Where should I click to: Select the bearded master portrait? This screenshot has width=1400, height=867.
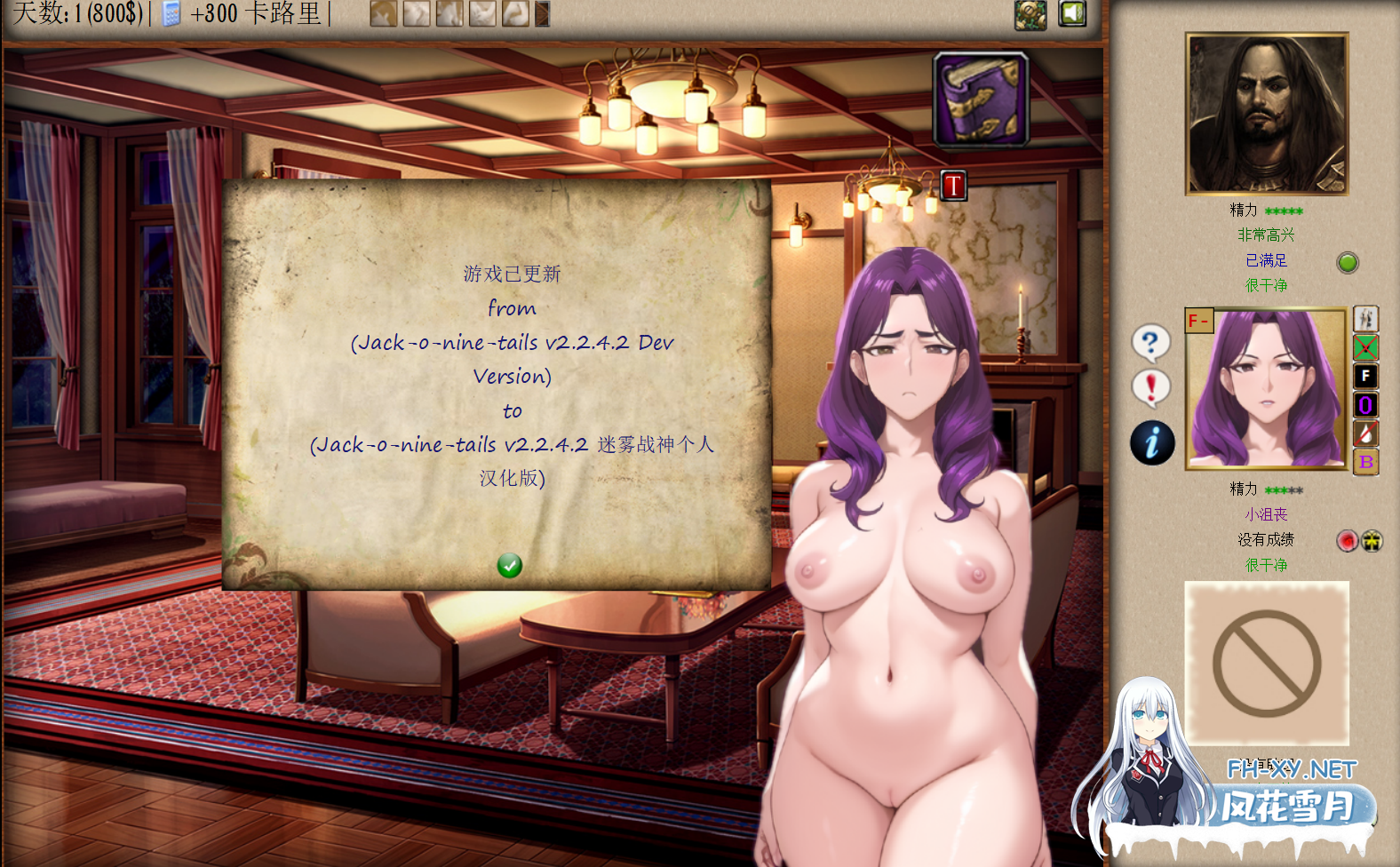tap(1267, 114)
